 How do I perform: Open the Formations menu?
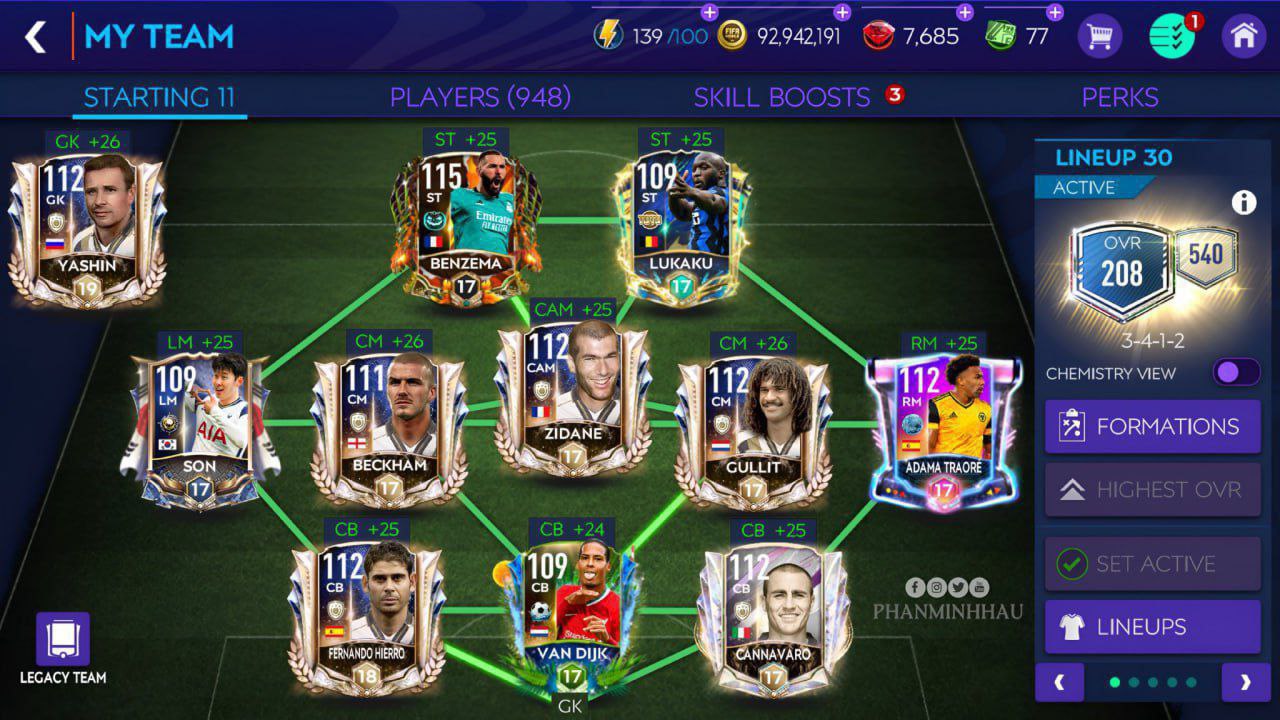(1152, 427)
